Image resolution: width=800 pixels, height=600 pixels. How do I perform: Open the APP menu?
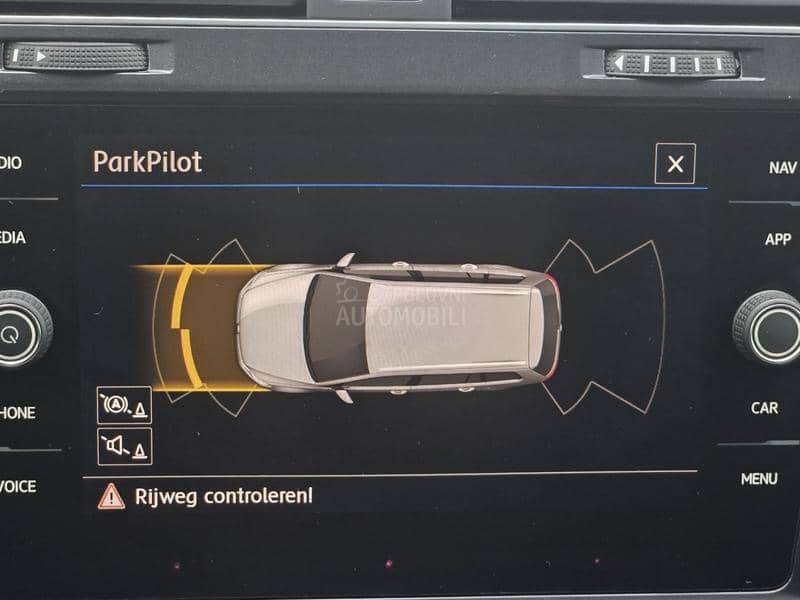pyautogui.click(x=778, y=239)
